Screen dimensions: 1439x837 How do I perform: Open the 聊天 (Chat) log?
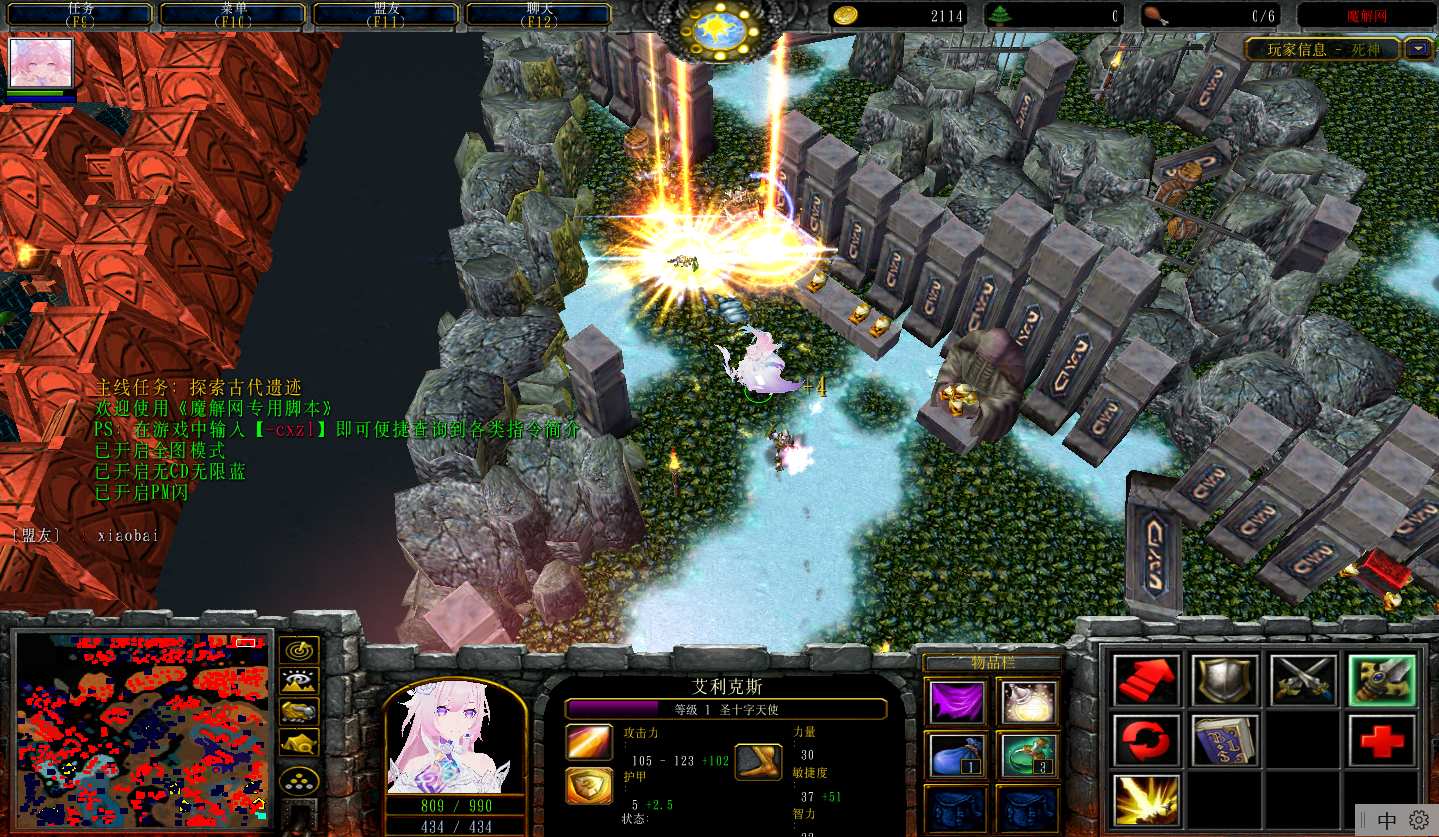[x=539, y=14]
